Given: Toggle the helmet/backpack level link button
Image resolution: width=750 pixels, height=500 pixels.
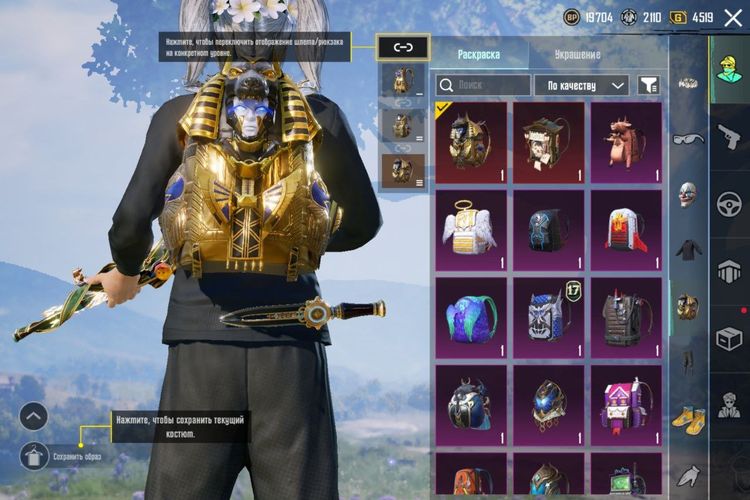Looking at the screenshot, I should pyautogui.click(x=403, y=46).
